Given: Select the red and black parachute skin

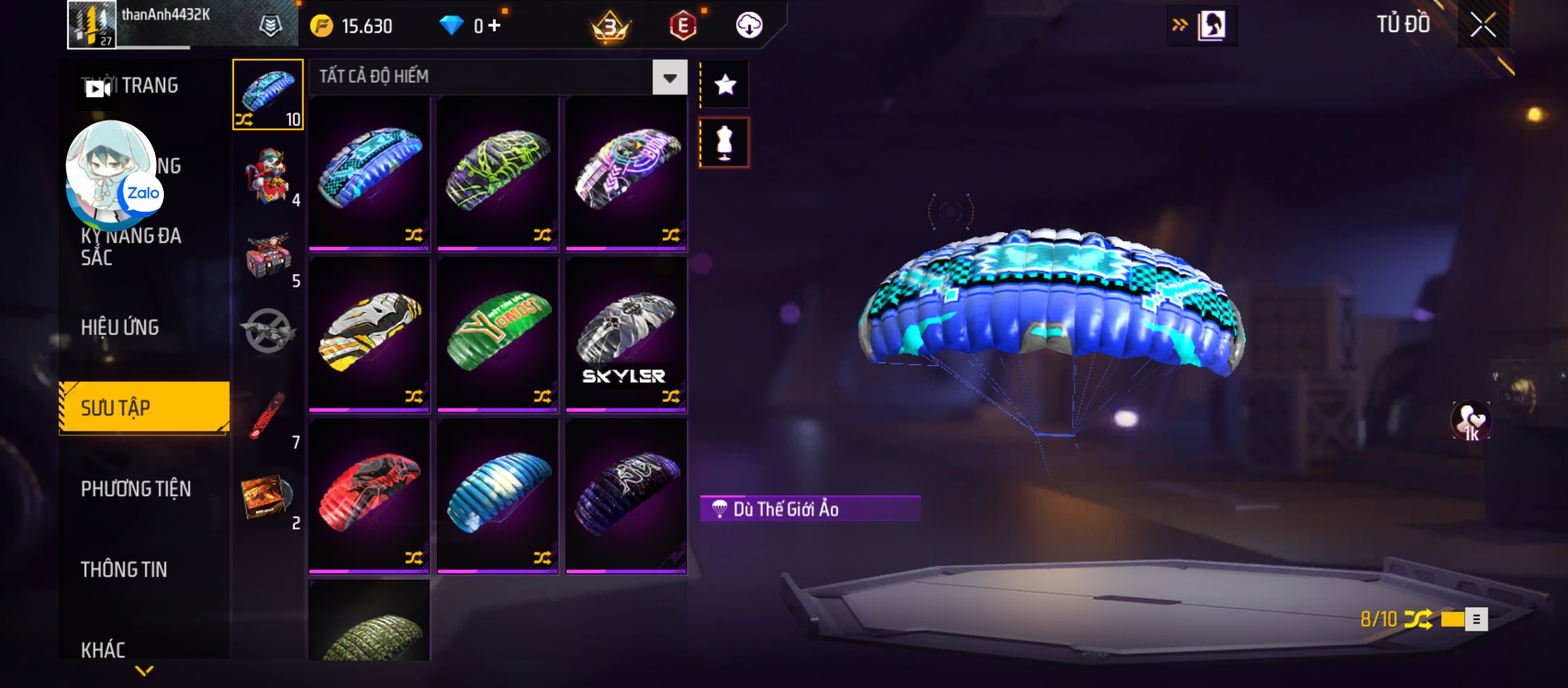Looking at the screenshot, I should (x=369, y=494).
